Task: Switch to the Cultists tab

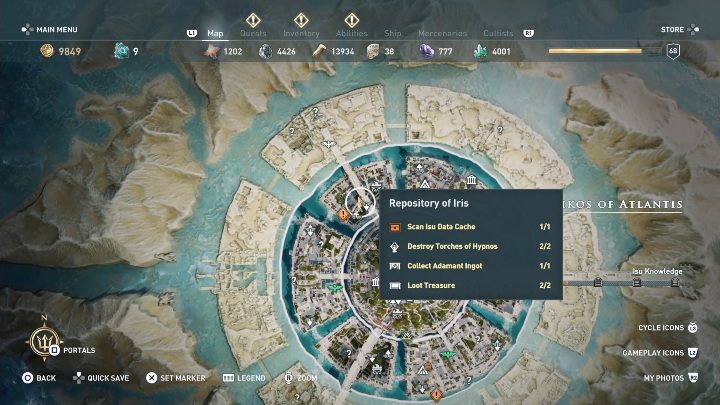Action: point(498,33)
